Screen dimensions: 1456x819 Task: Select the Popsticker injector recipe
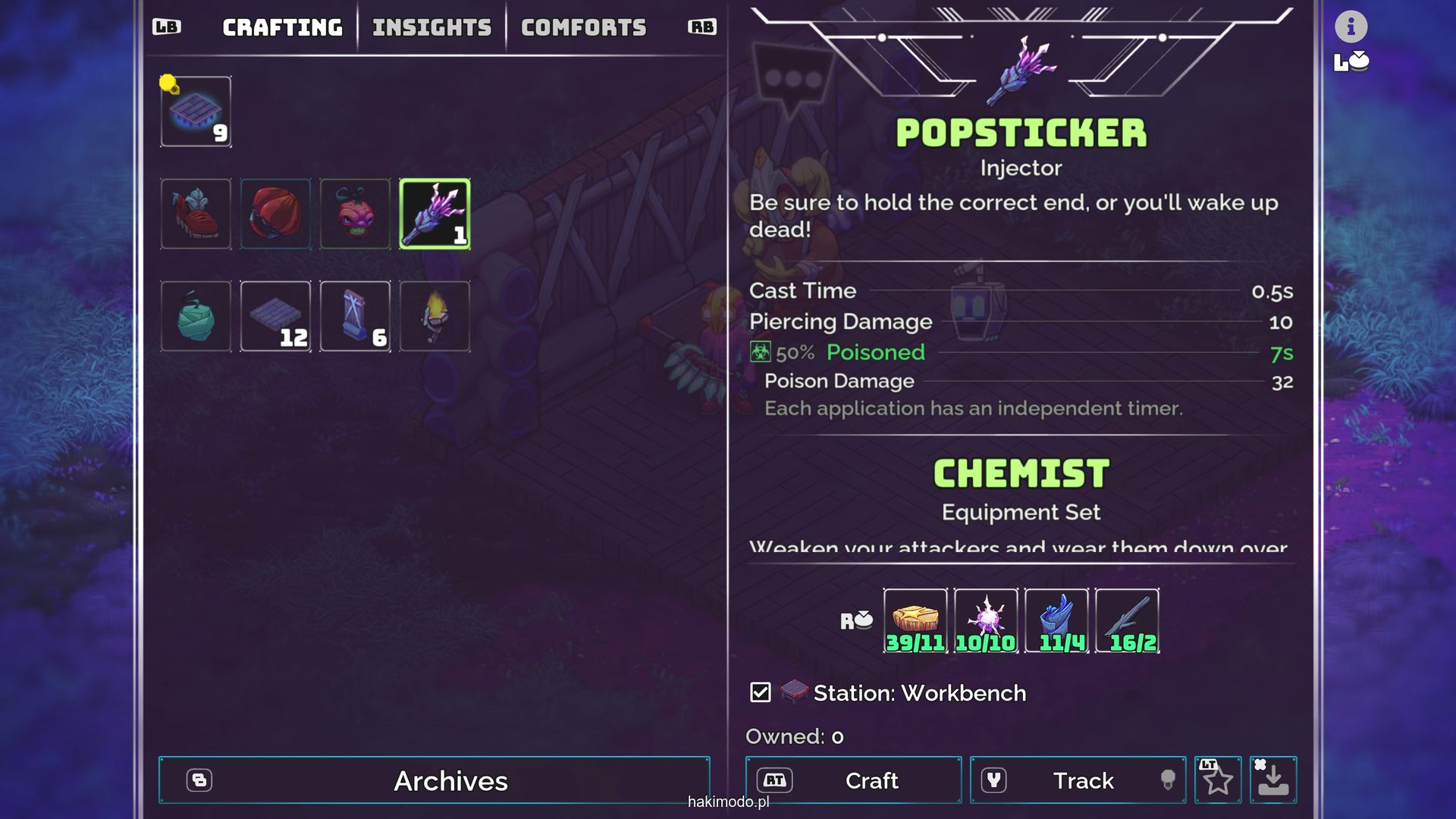pyautogui.click(x=435, y=214)
